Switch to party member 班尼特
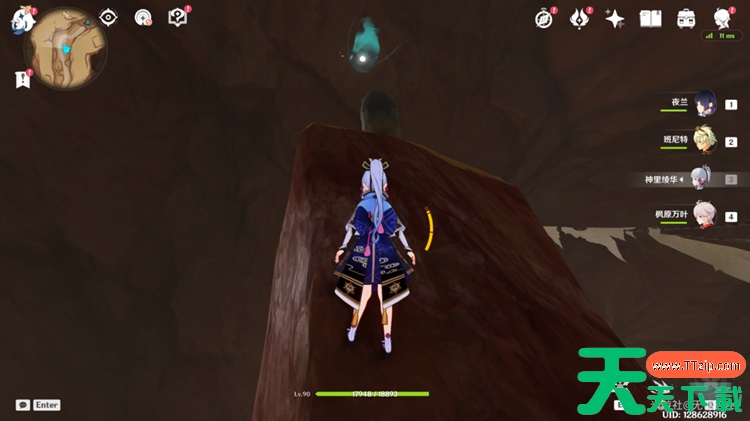The height and width of the screenshot is (421, 750). click(x=706, y=141)
